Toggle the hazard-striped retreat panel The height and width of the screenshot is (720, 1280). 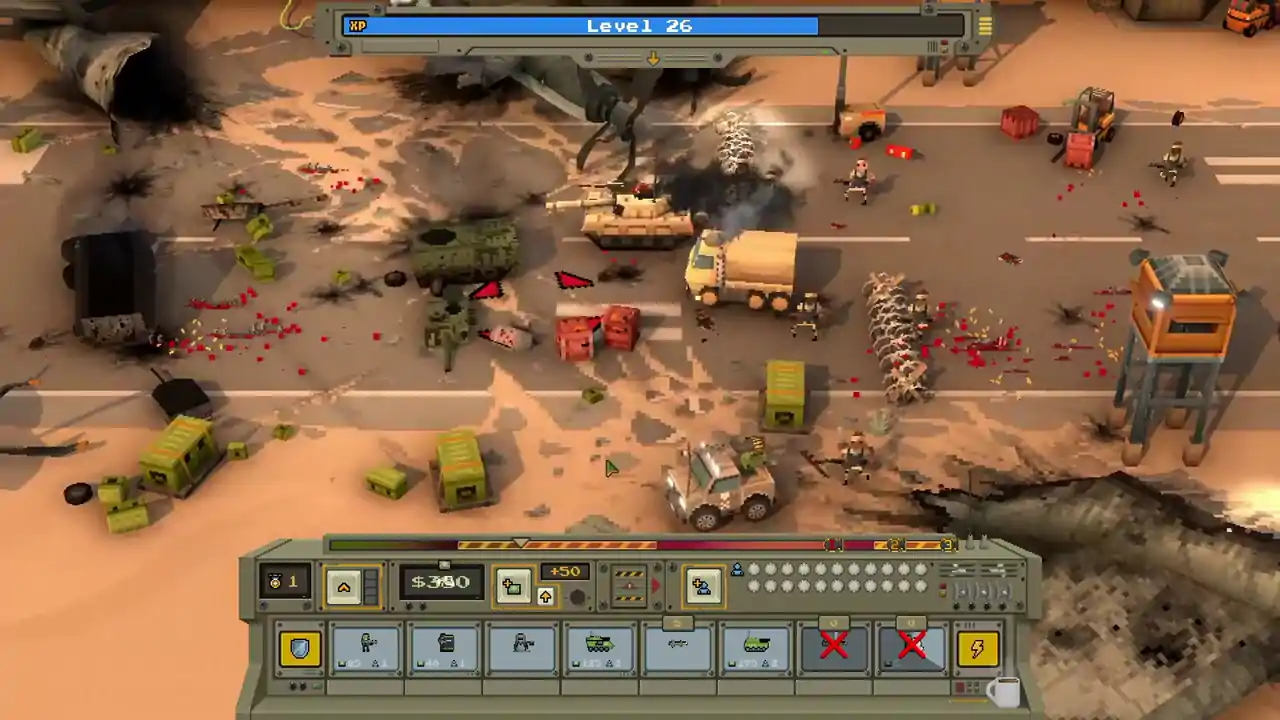tap(629, 586)
